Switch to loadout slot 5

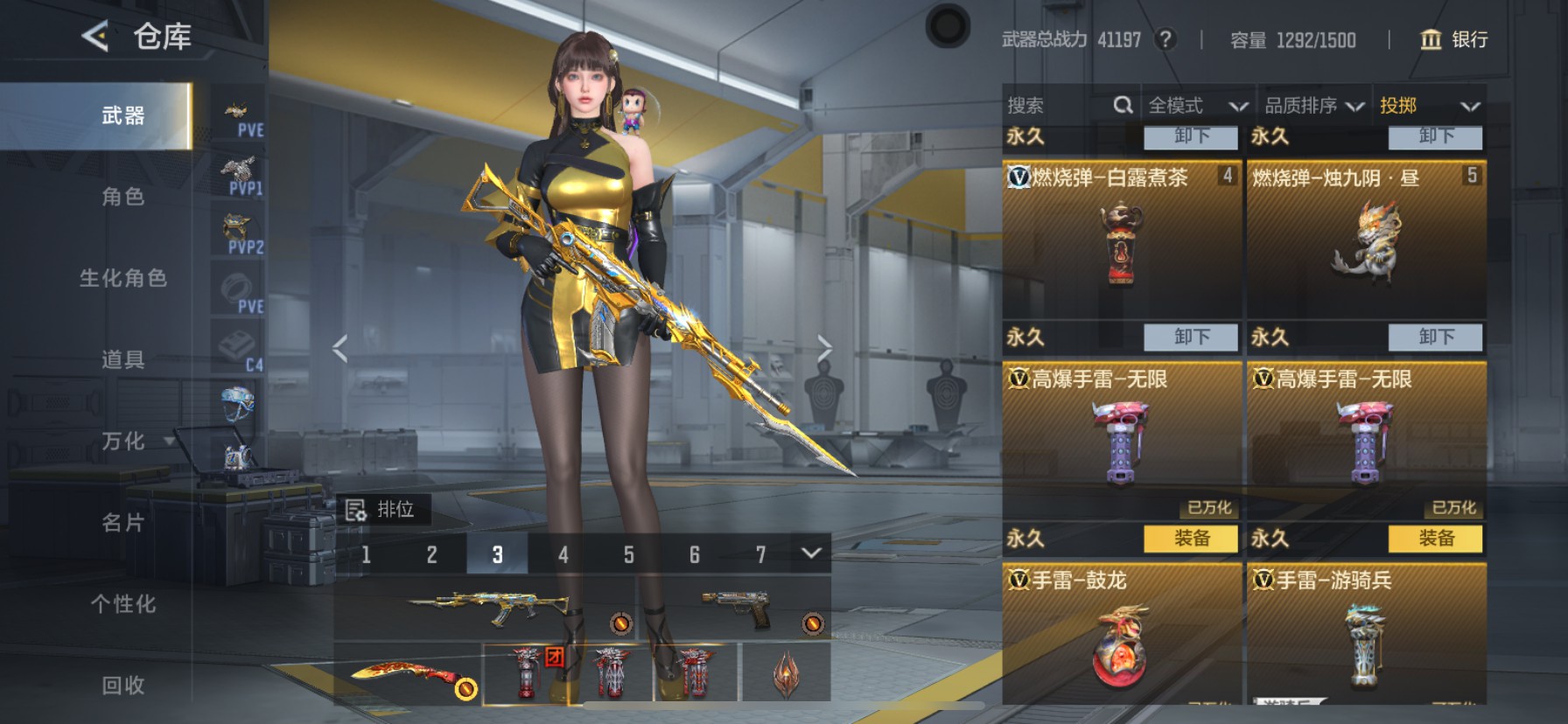click(x=628, y=554)
